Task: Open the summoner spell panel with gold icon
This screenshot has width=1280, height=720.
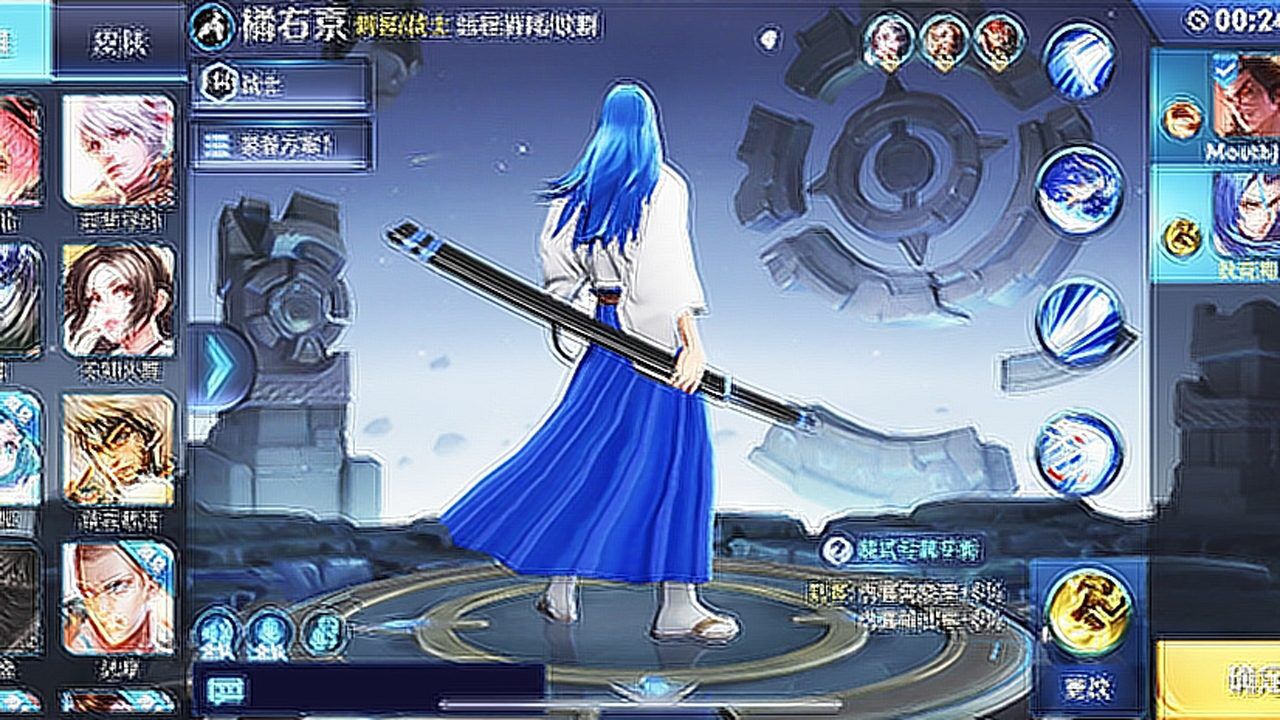Action: click(1088, 612)
